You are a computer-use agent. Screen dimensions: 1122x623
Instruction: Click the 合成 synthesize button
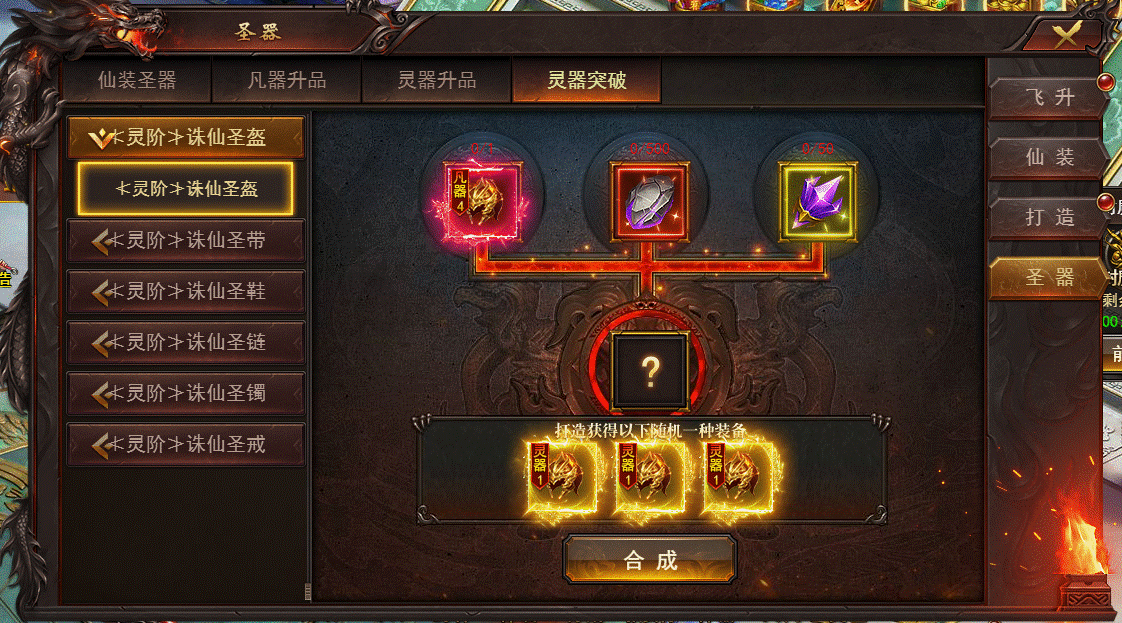pos(650,559)
